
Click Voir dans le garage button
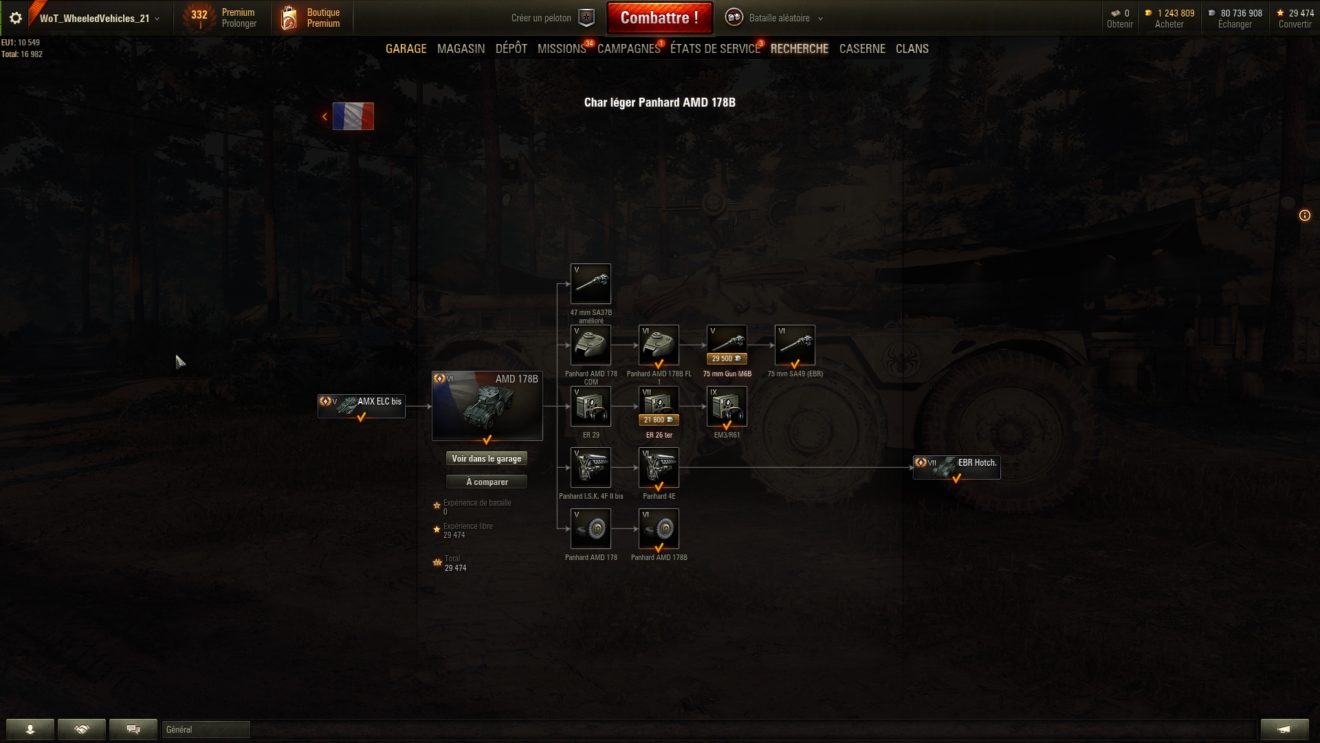pyautogui.click(x=487, y=458)
